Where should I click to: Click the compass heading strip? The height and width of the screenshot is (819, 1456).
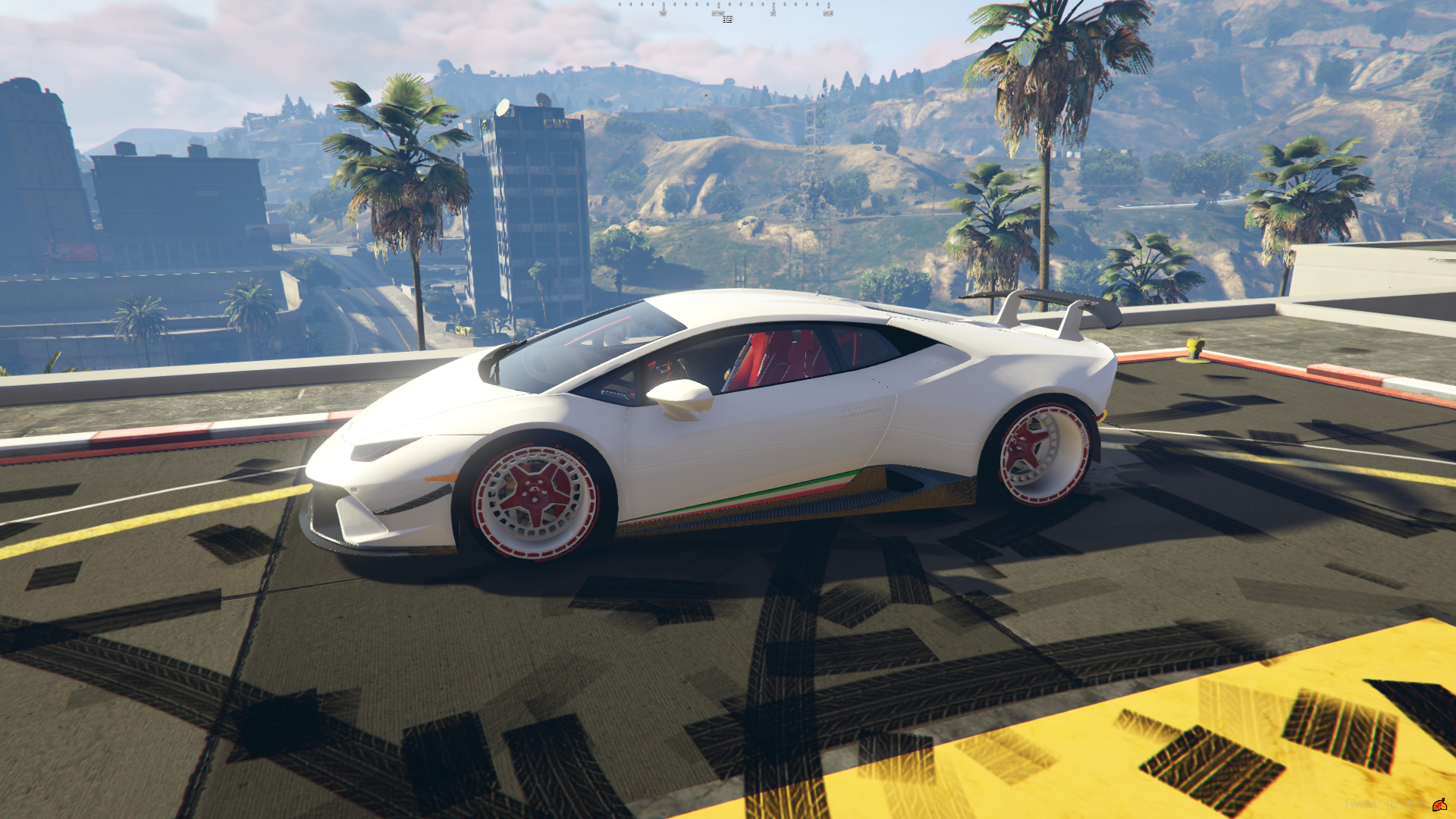pos(726,10)
